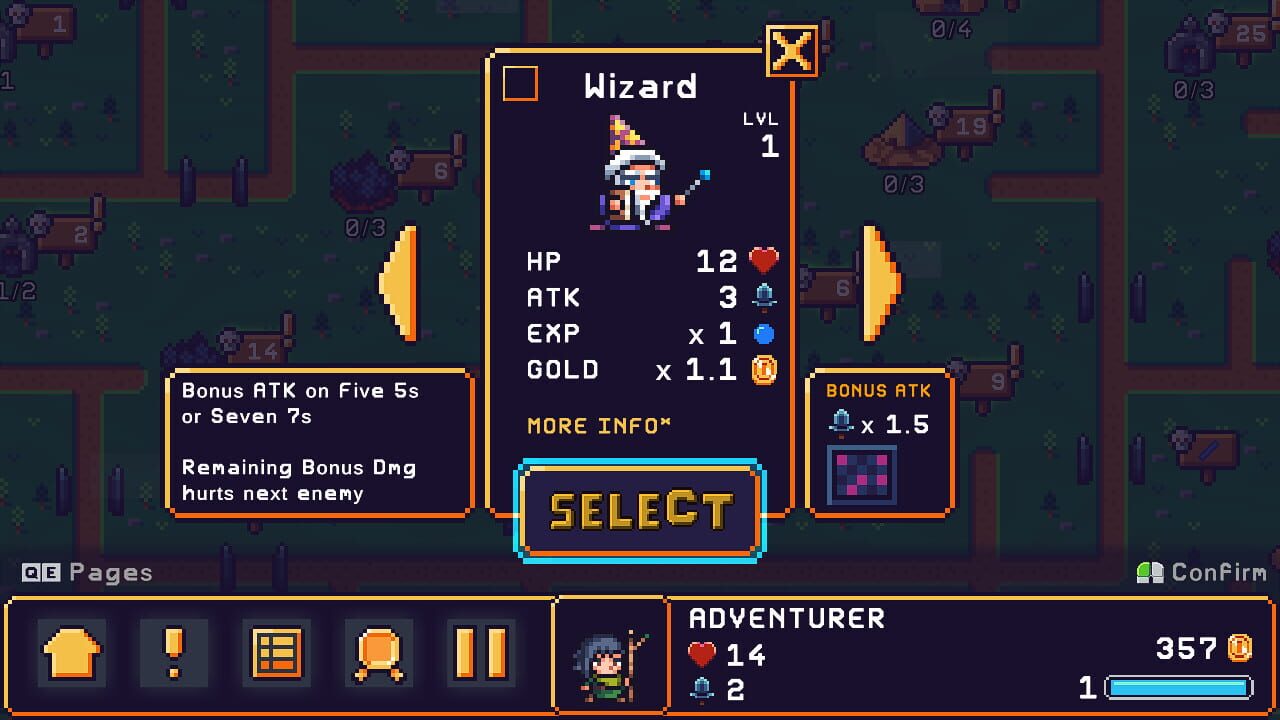The width and height of the screenshot is (1280, 720).
Task: Click the staff icon next to Wizard's ATK
Action: point(764,296)
